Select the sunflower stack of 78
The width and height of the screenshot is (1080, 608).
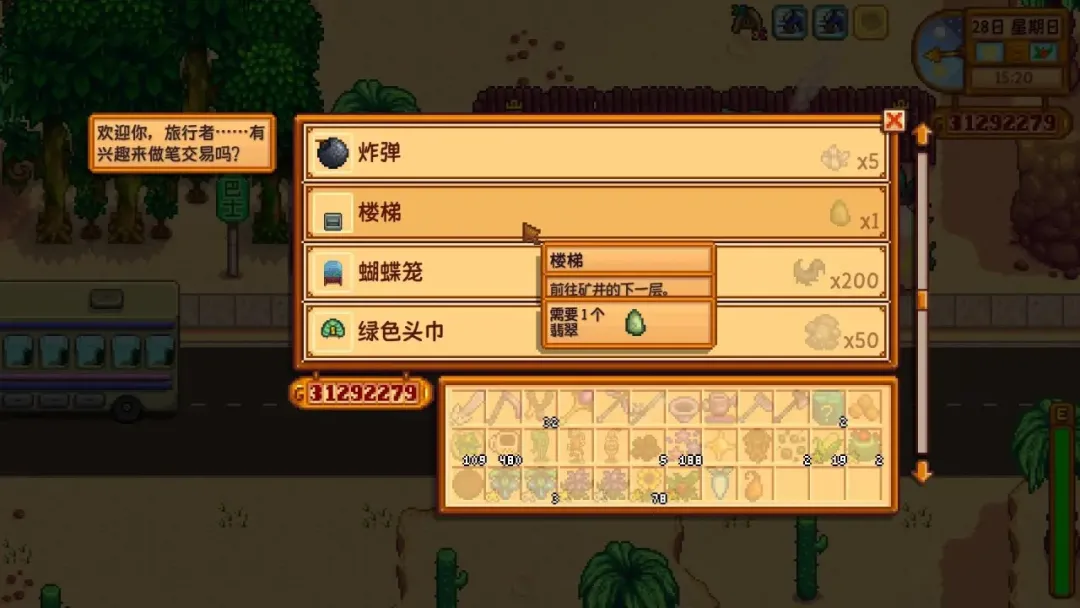pyautogui.click(x=648, y=485)
